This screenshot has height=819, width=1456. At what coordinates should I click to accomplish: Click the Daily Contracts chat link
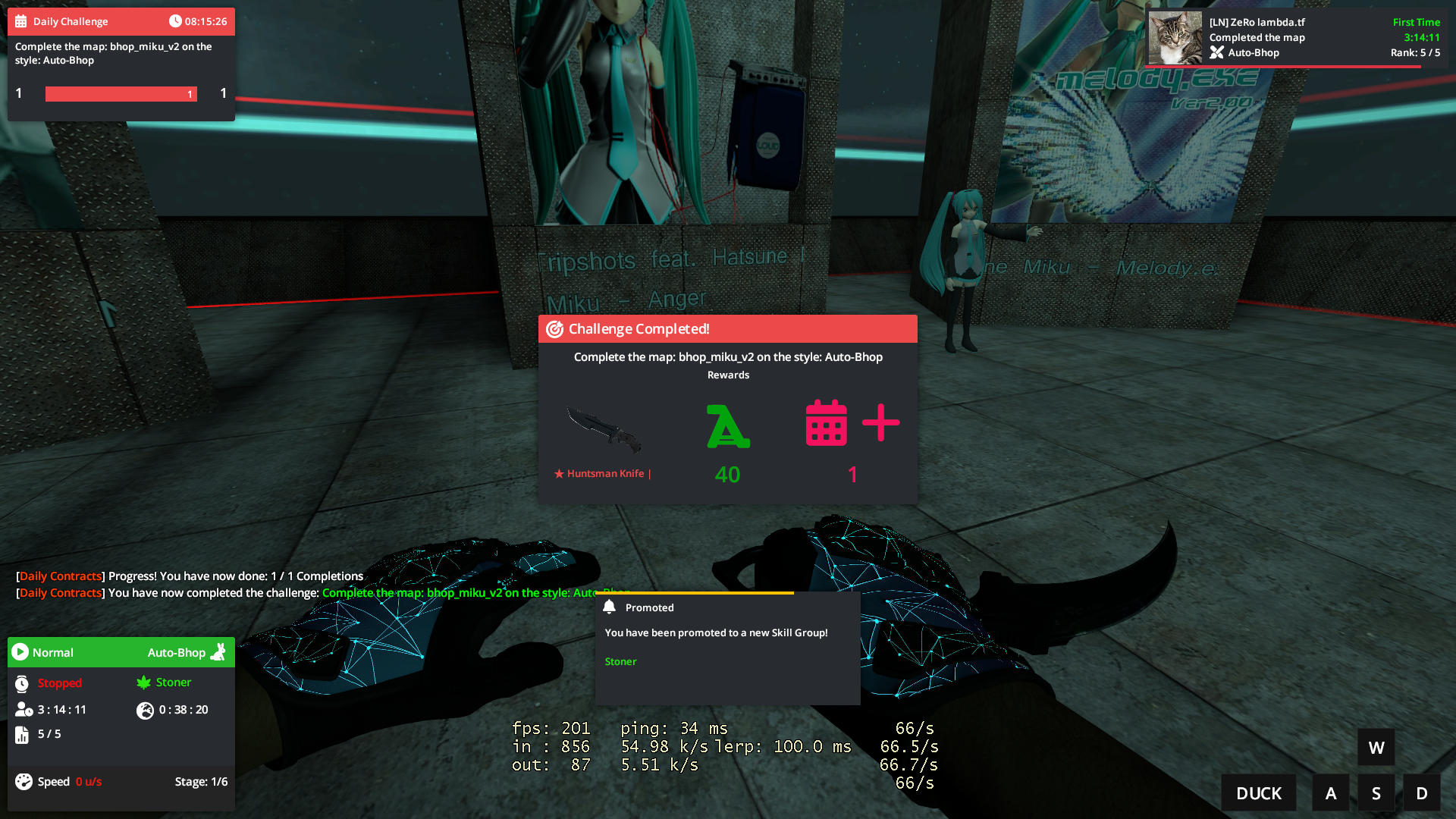click(60, 576)
